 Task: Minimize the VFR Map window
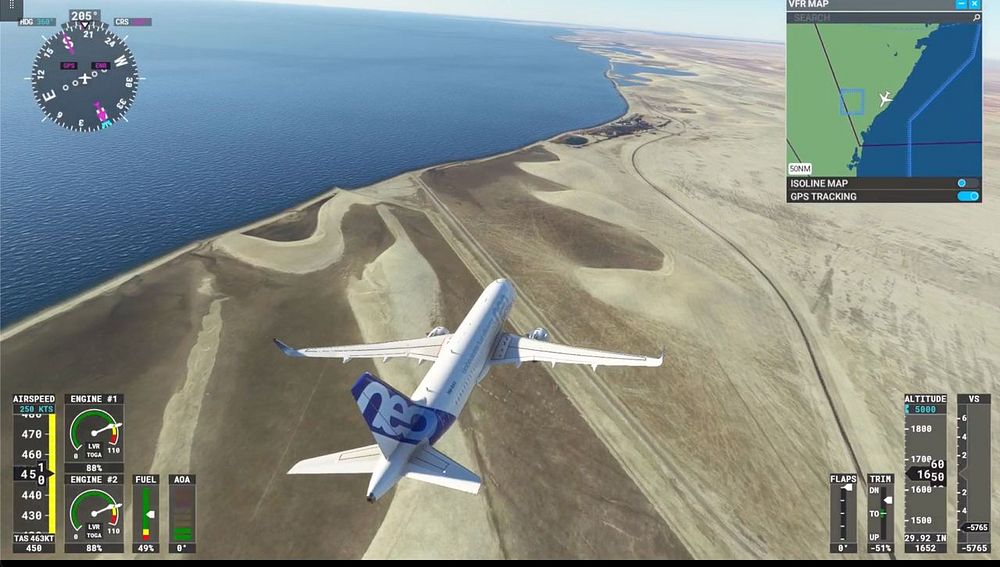coord(962,5)
